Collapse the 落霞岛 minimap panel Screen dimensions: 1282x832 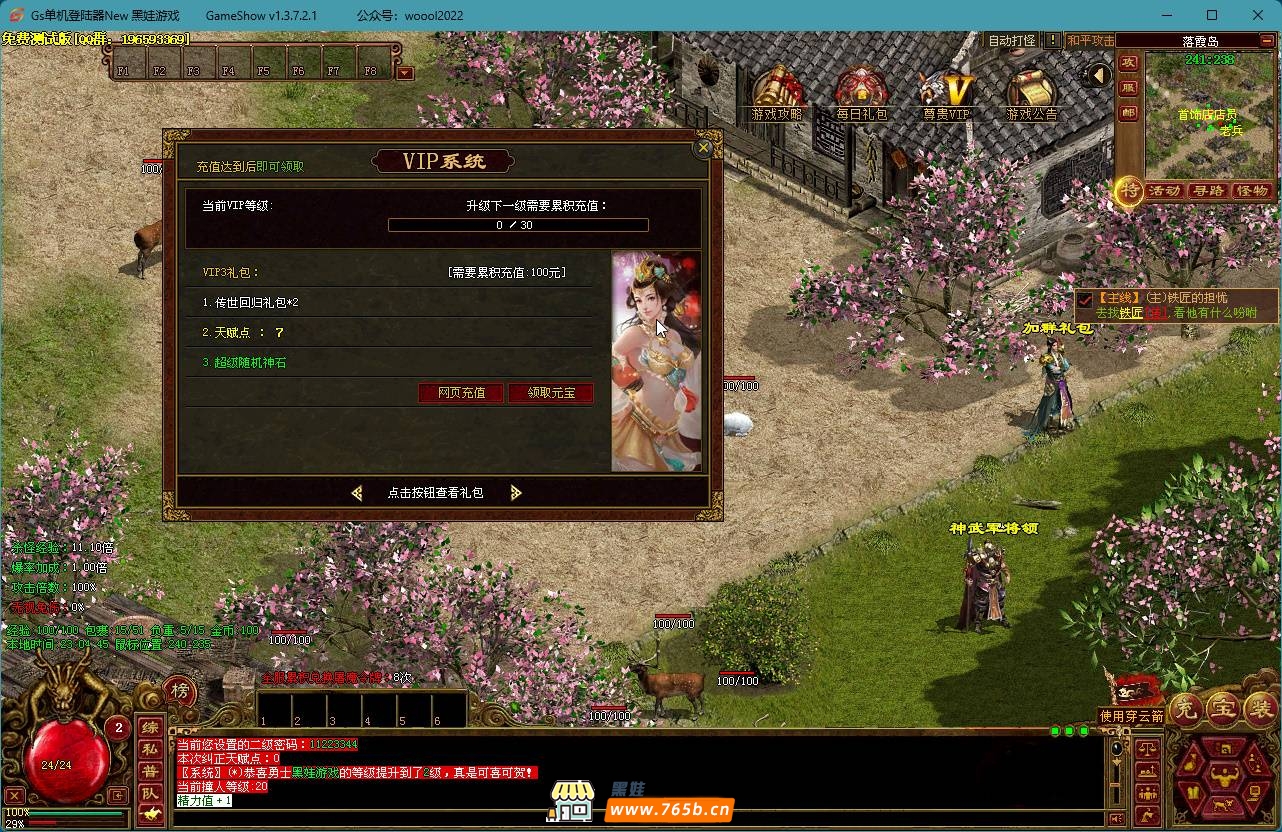[x=1267, y=41]
